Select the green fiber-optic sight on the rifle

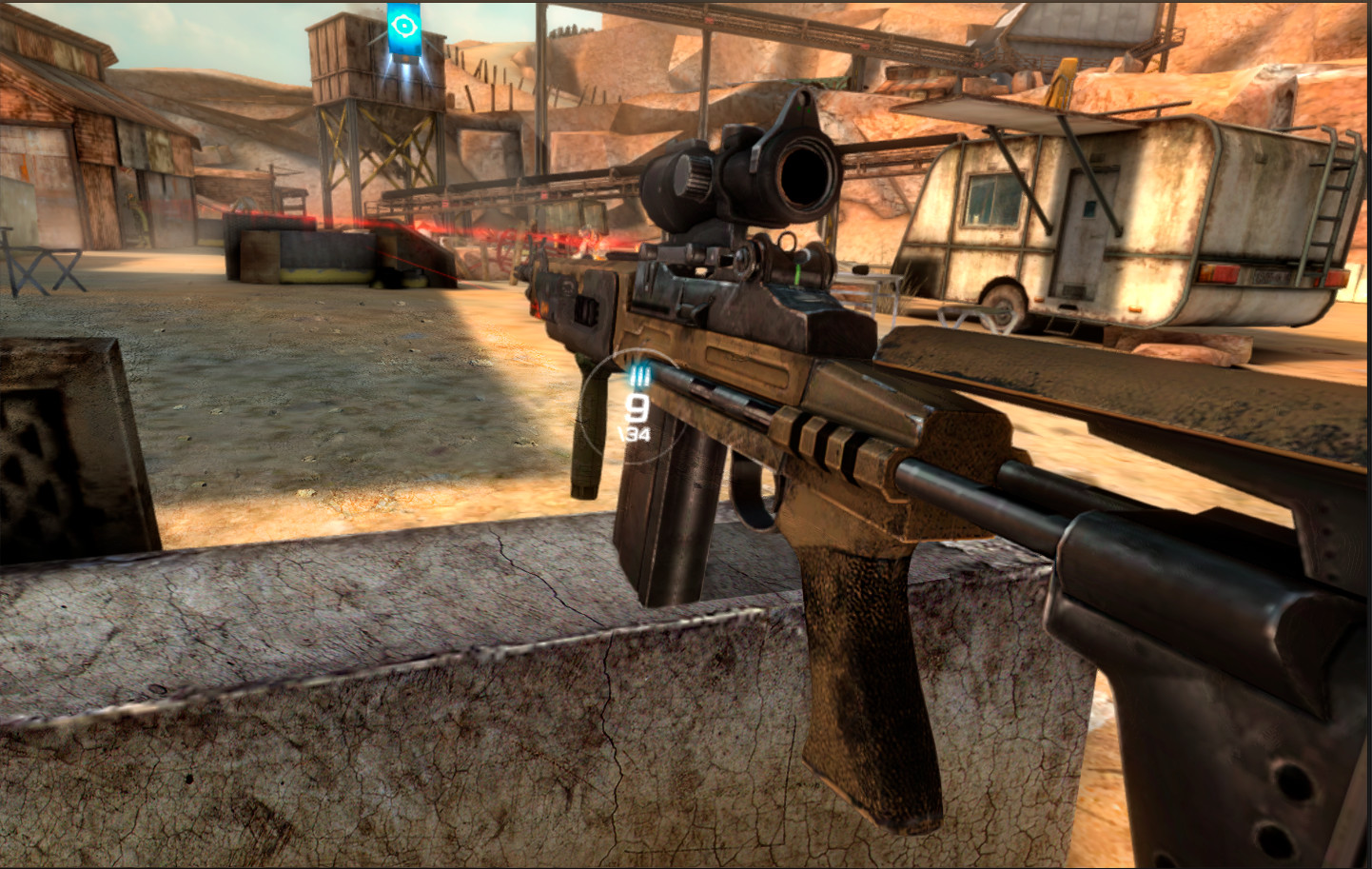pyautogui.click(x=796, y=275)
